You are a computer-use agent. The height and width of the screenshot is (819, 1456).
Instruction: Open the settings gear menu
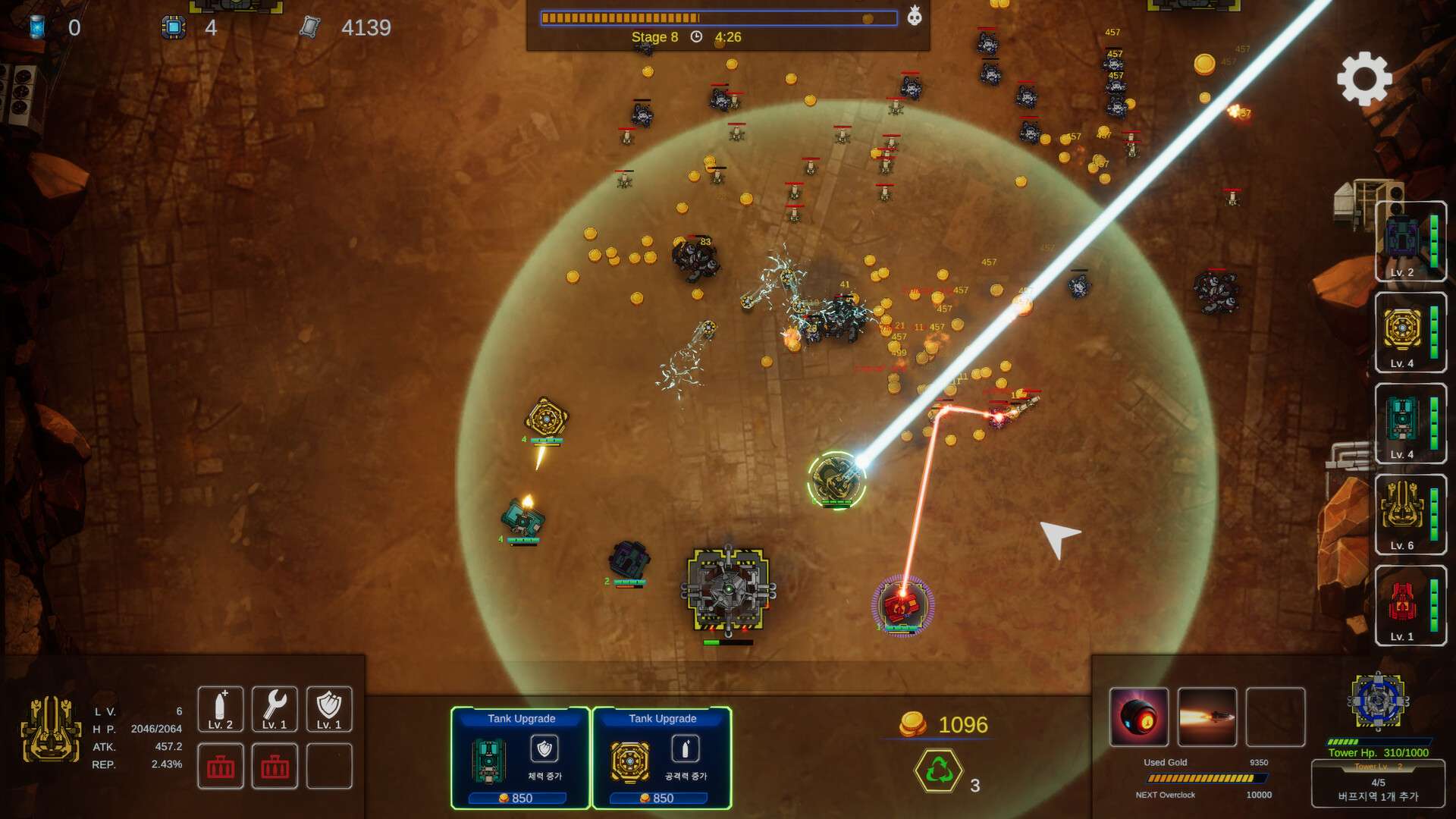[x=1363, y=79]
